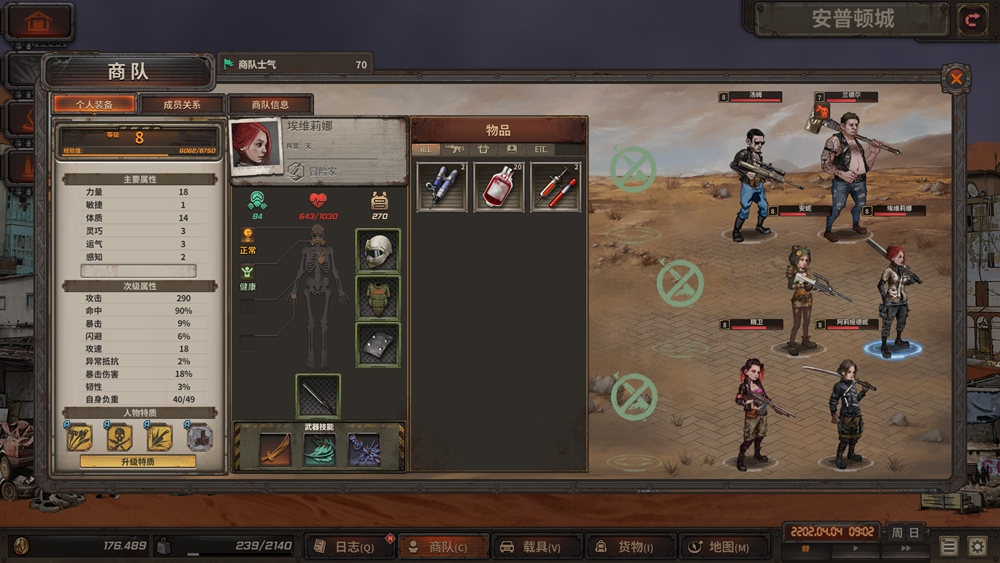Click the 升级特质 button
Screen dimensions: 1000x563
point(138,461)
